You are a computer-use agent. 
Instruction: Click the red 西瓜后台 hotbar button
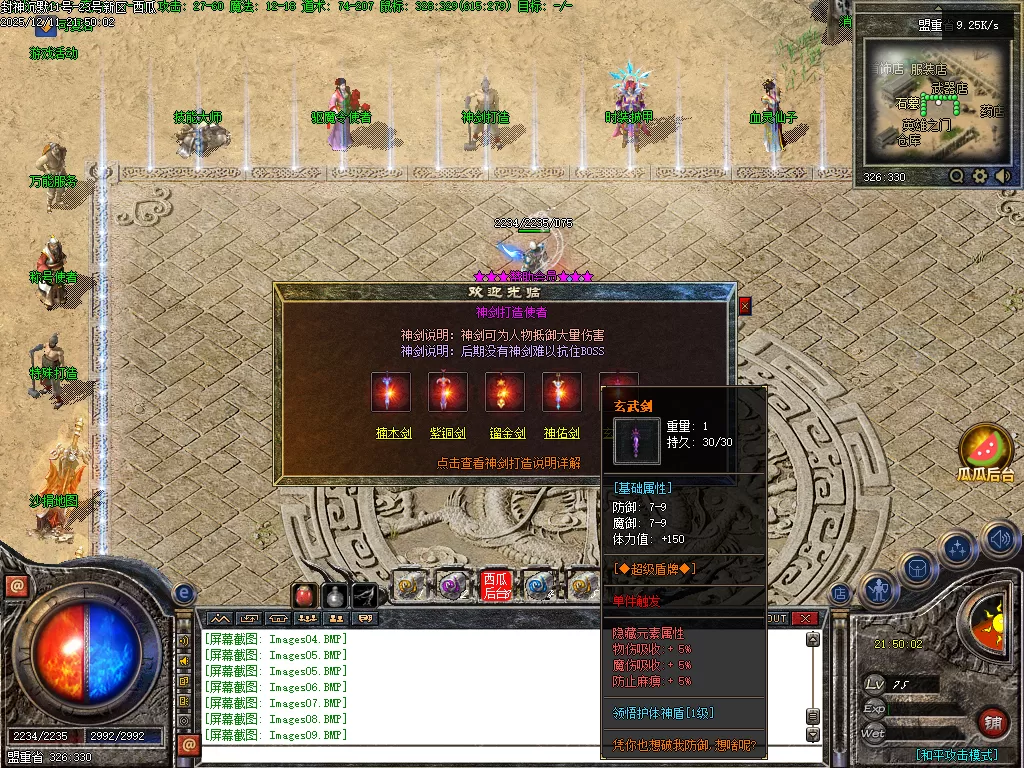tap(497, 586)
